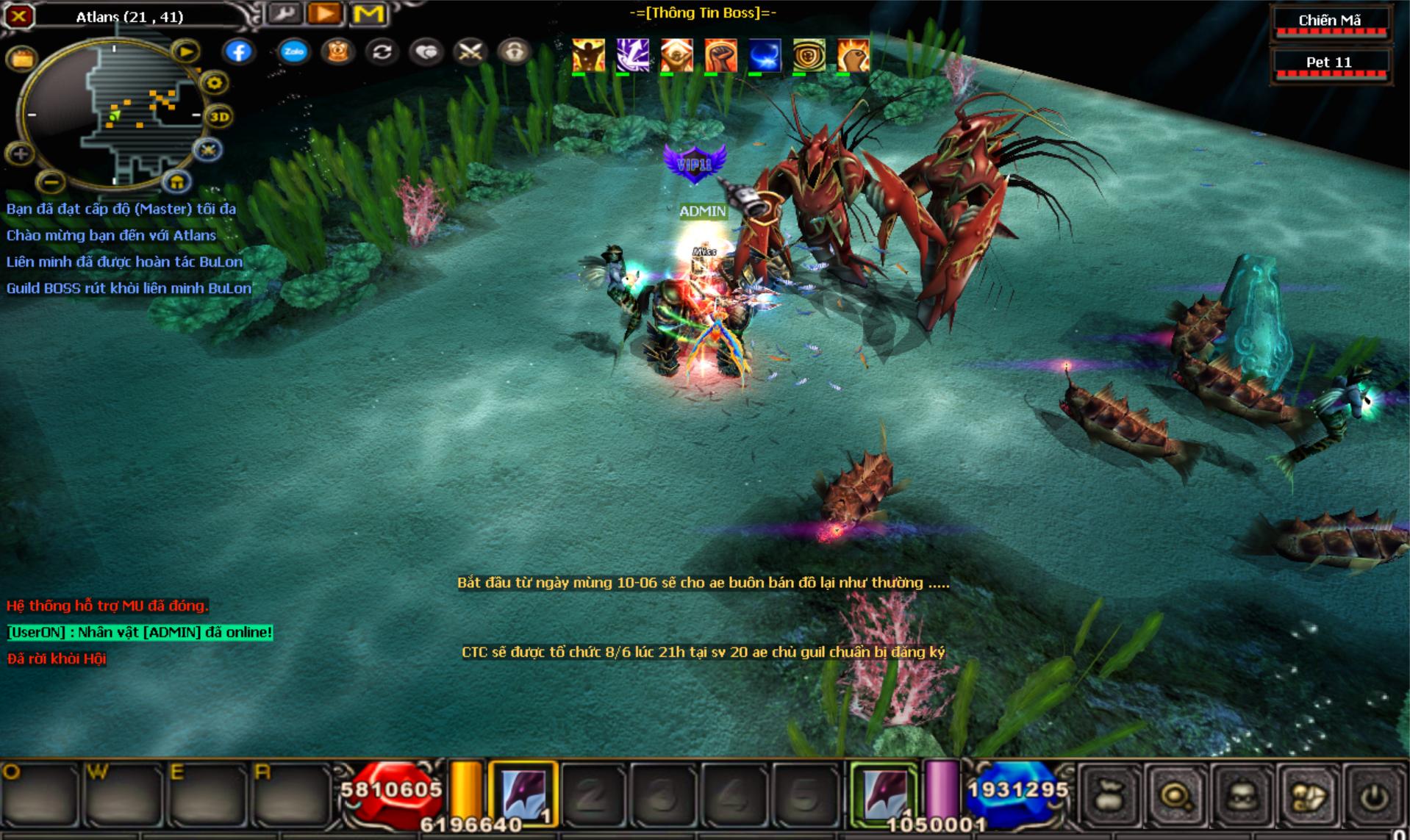Open -=[Thông Tin Boss]=- boss info
This screenshot has height=840, width=1410.
coord(703,12)
